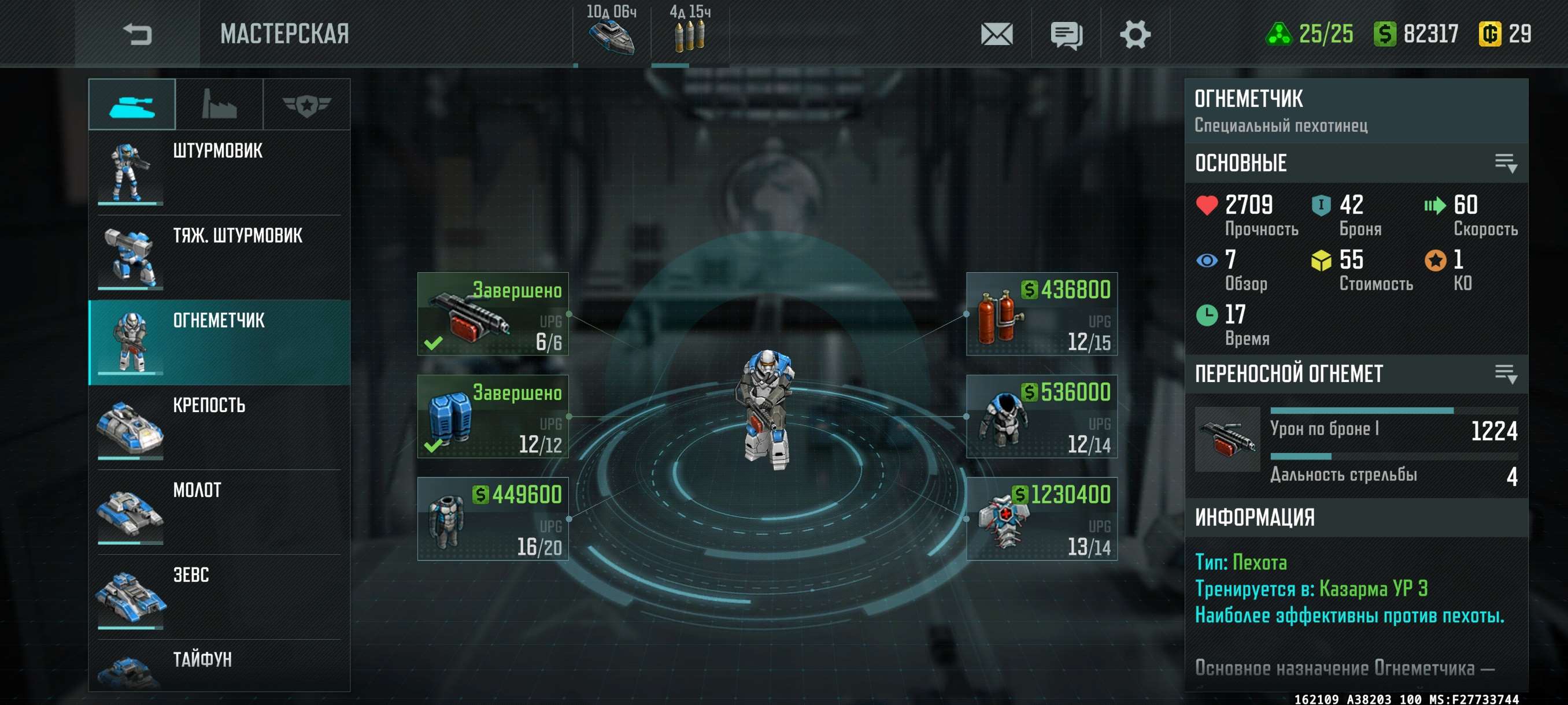The width and height of the screenshot is (1568, 705).
Task: Expand the Основные stats section
Action: [x=1506, y=163]
